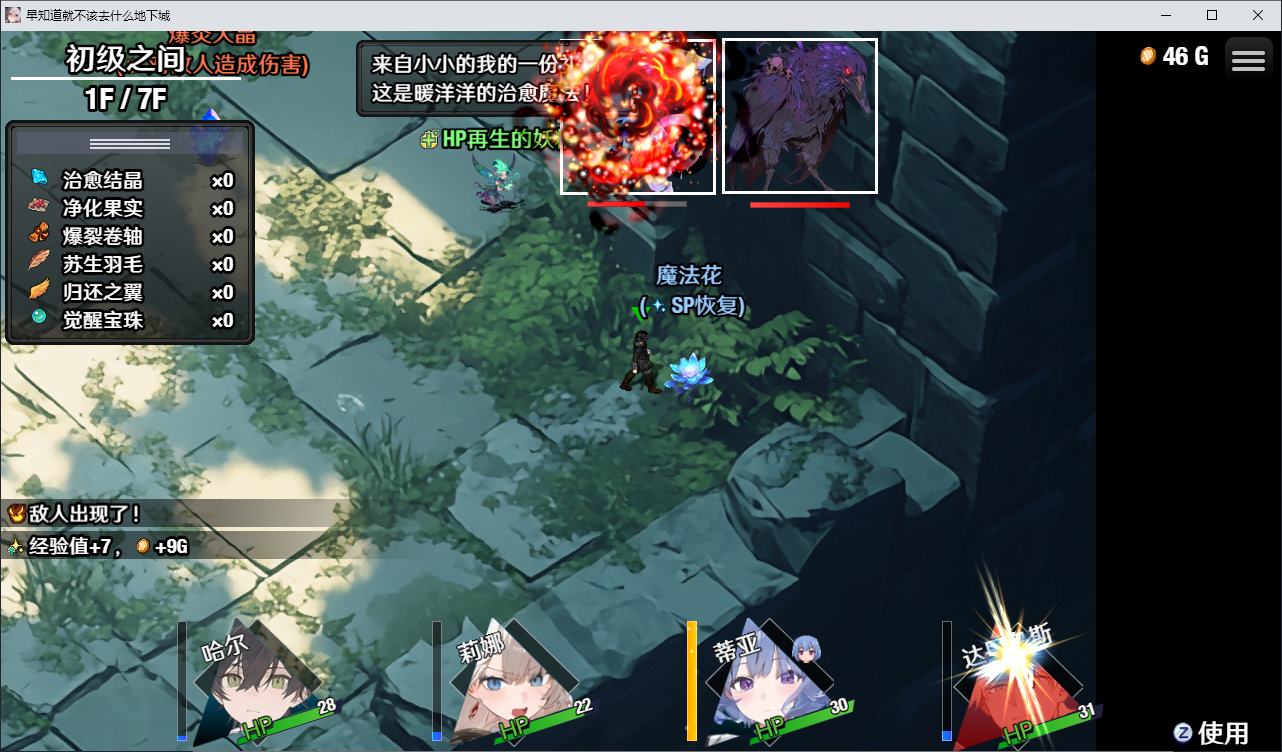Click the 净化果实 fruit icon
Screen dimensions: 1282x752
(38, 205)
